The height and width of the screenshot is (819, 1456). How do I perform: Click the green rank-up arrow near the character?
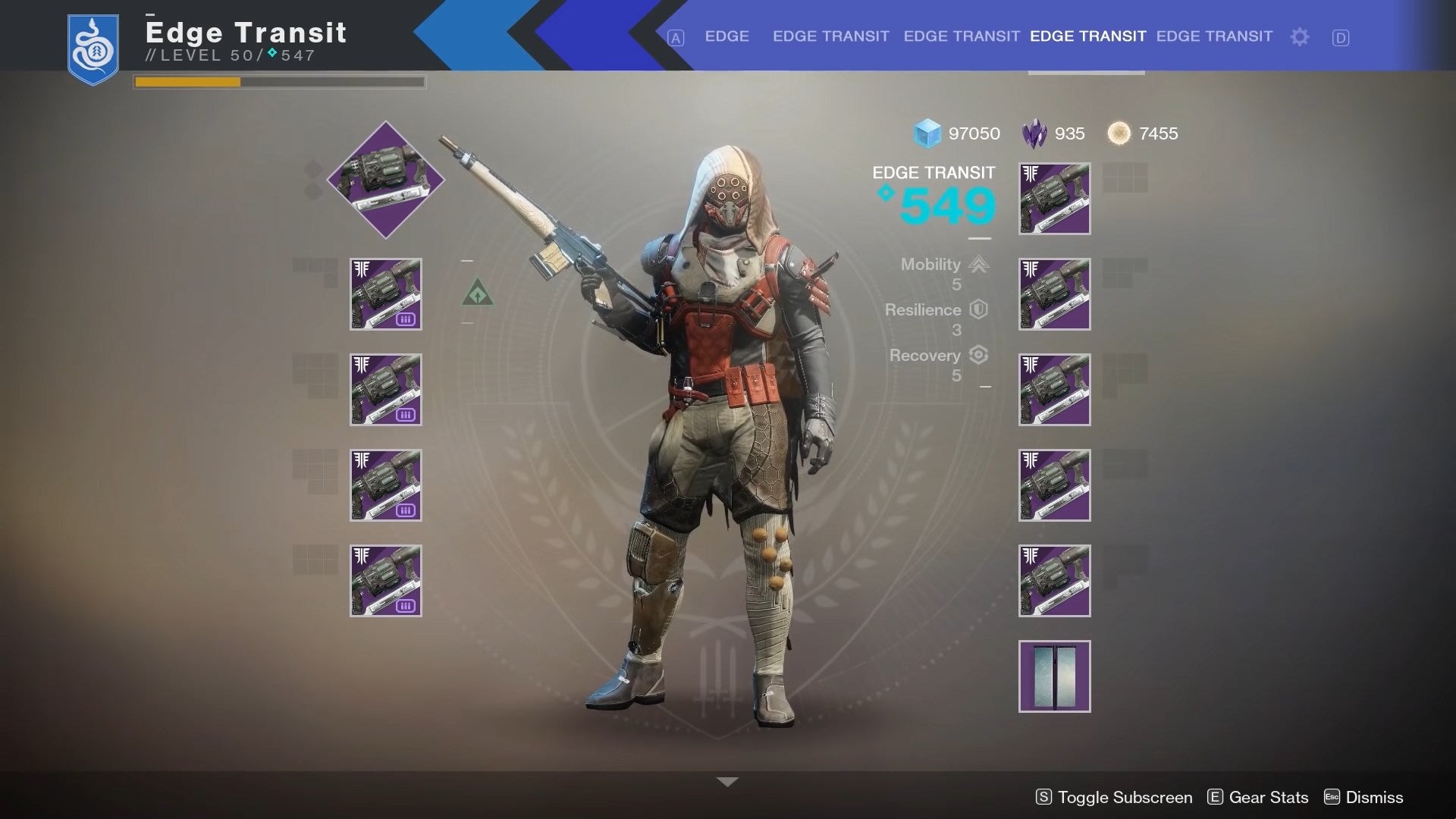[478, 292]
